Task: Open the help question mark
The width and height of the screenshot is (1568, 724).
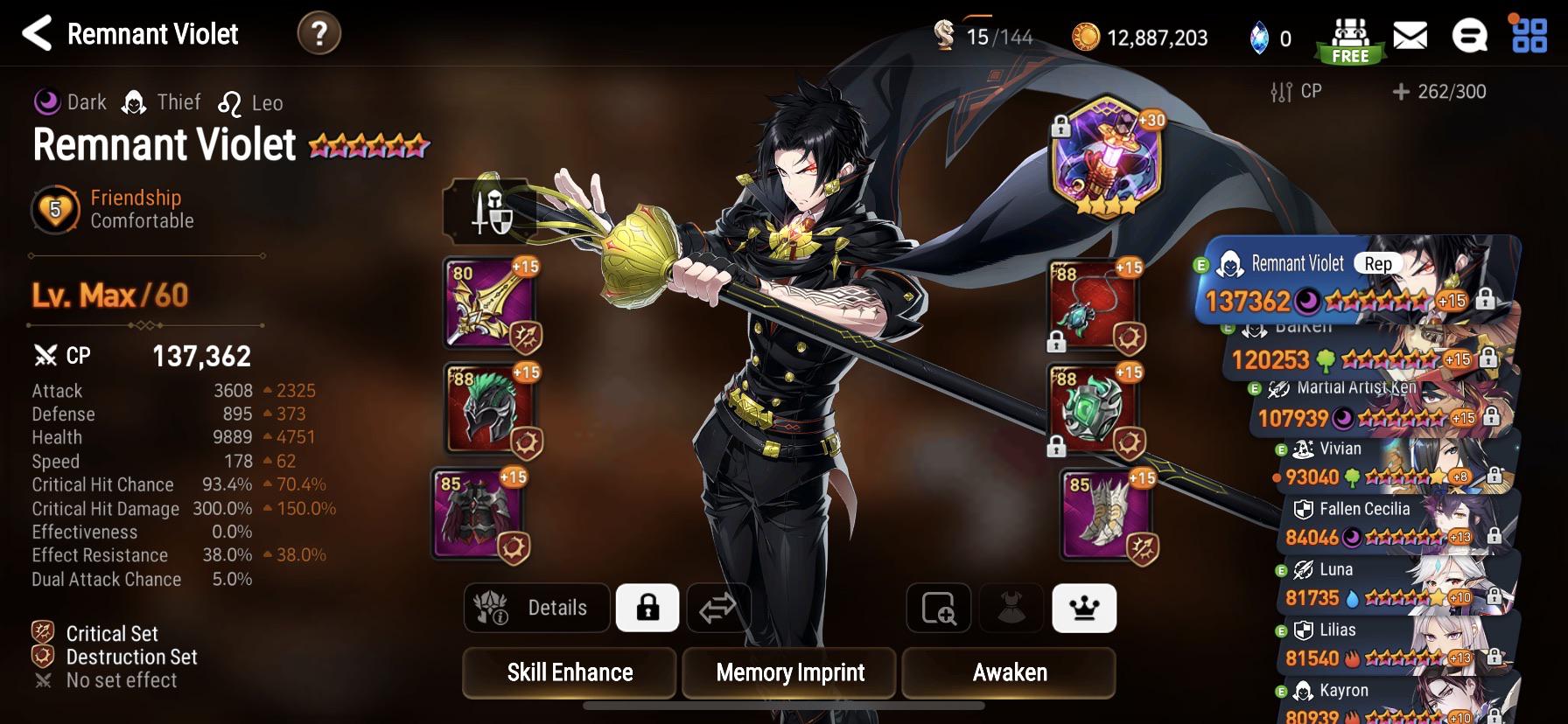Action: [x=318, y=35]
